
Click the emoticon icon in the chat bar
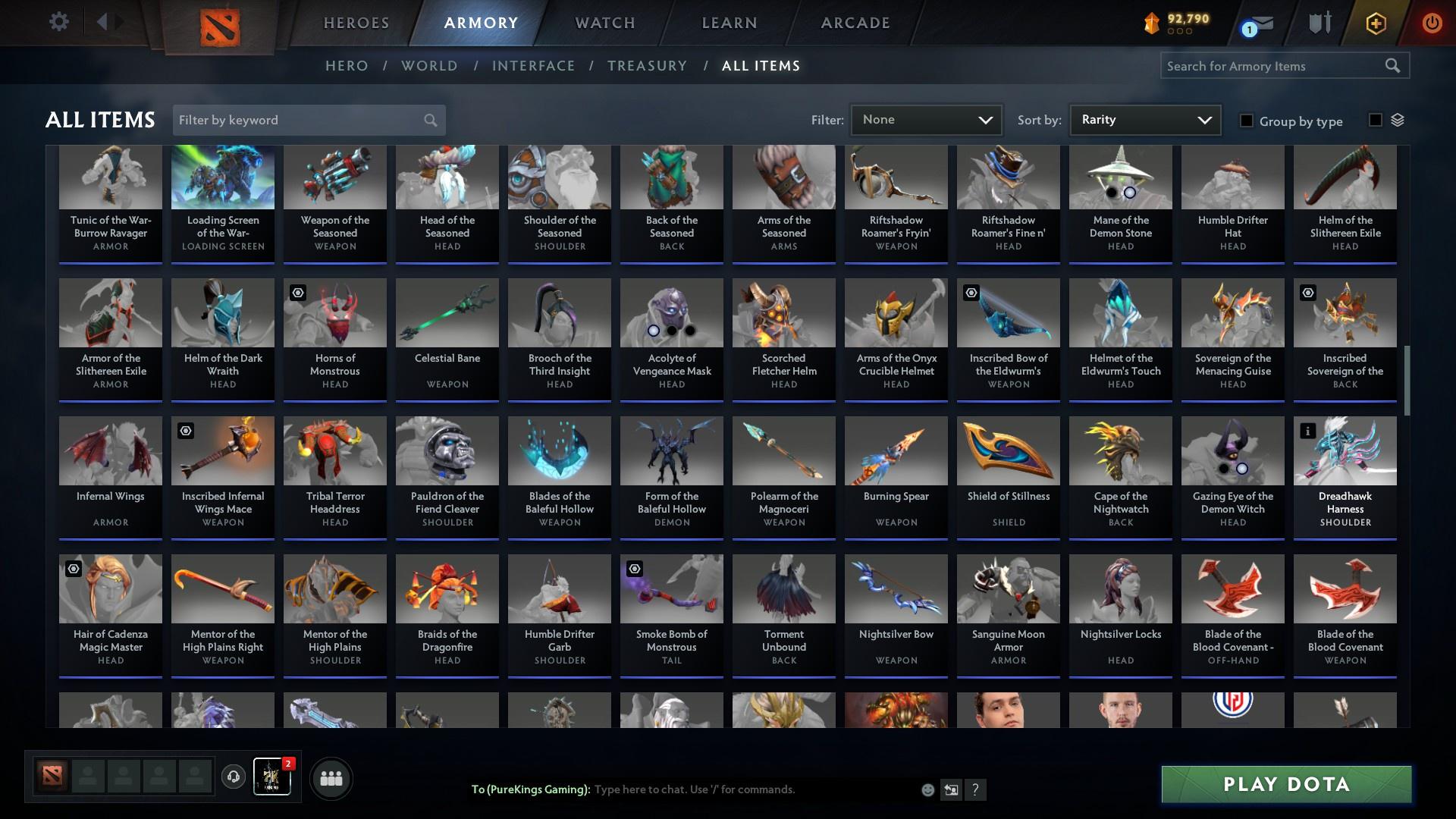coord(927,789)
